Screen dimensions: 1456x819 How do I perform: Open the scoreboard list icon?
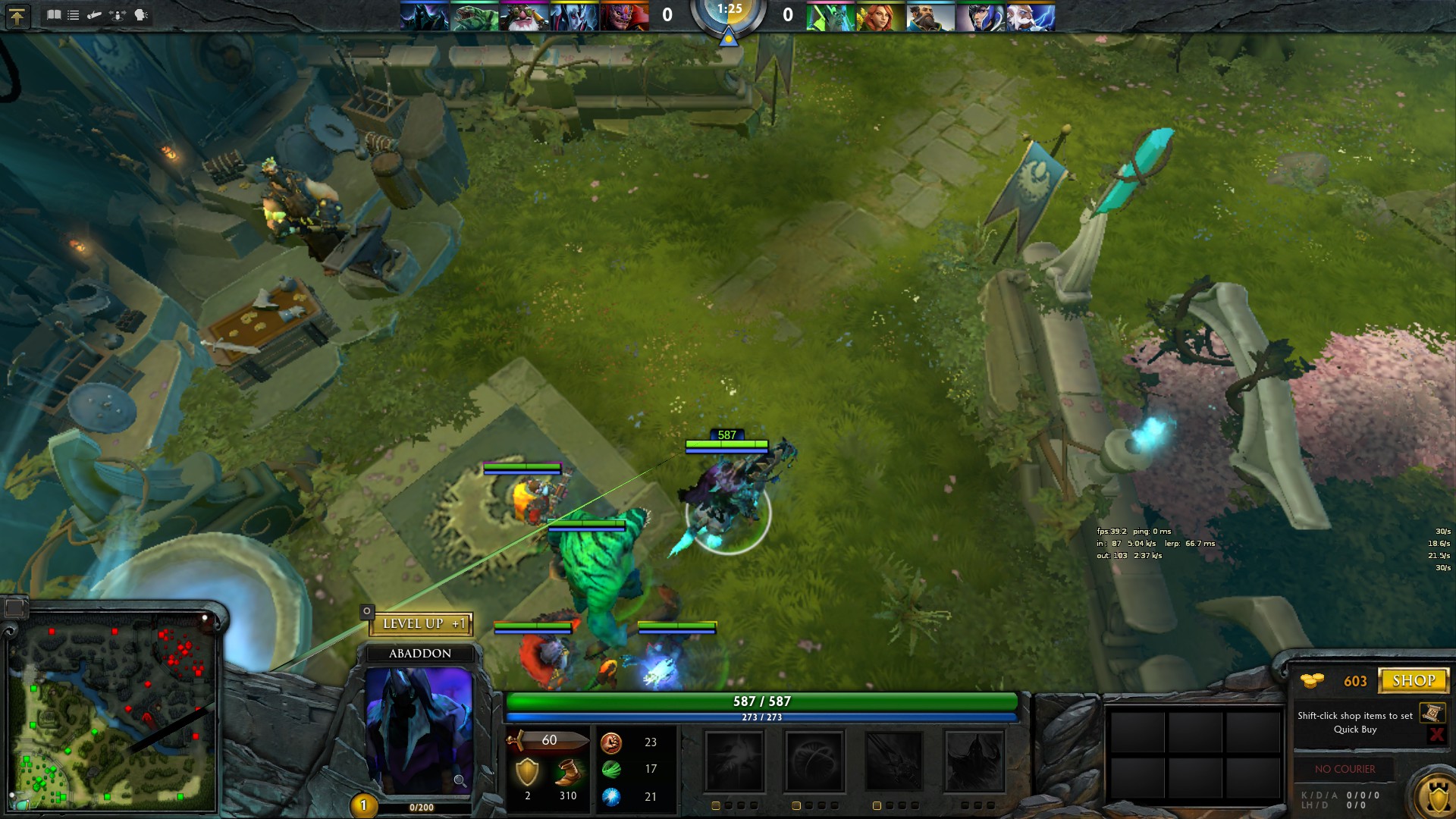[x=74, y=14]
